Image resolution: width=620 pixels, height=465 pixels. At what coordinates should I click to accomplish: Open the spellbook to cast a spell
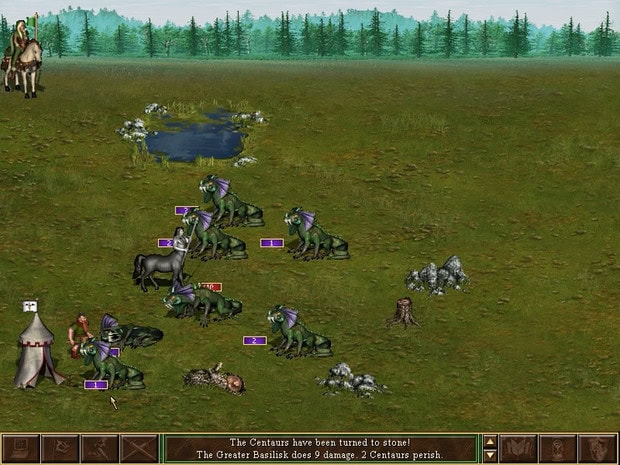tap(517, 448)
